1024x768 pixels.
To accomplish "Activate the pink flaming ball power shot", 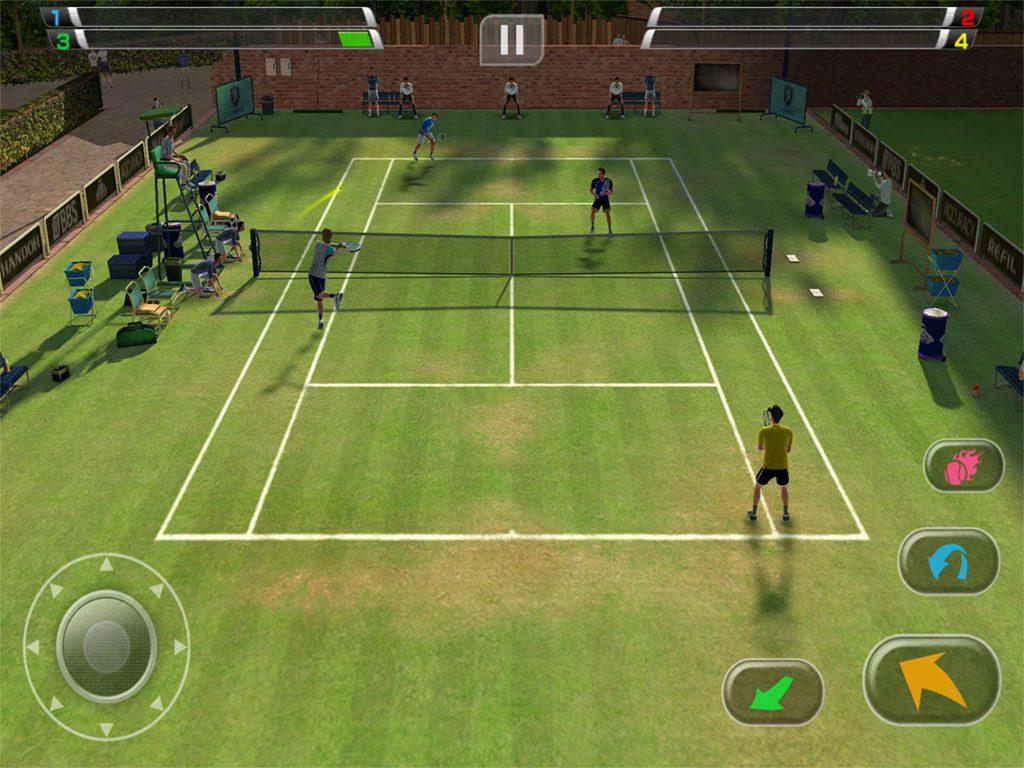I will [963, 465].
